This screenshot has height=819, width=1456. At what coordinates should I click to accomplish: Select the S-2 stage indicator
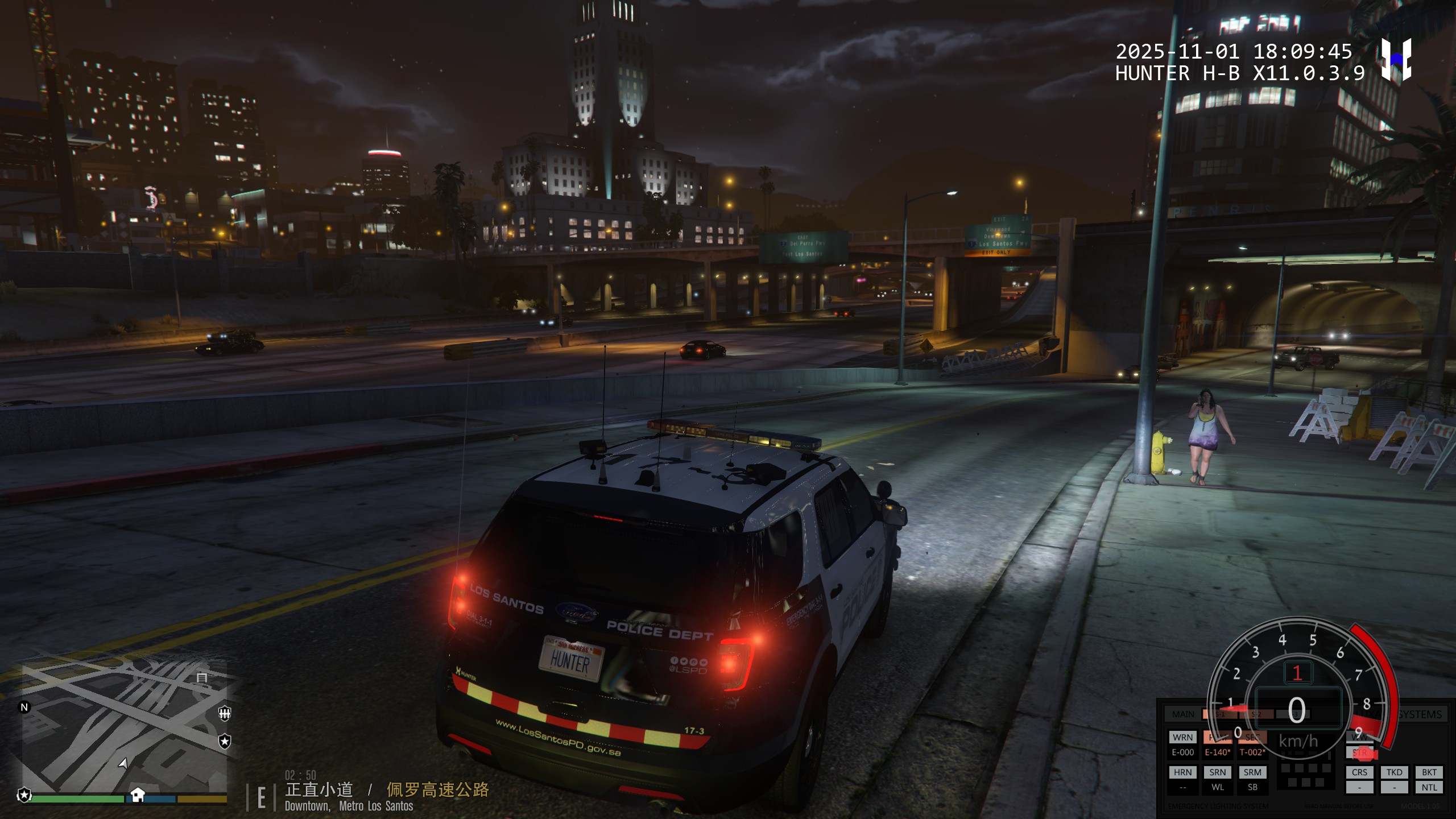tap(1256, 714)
